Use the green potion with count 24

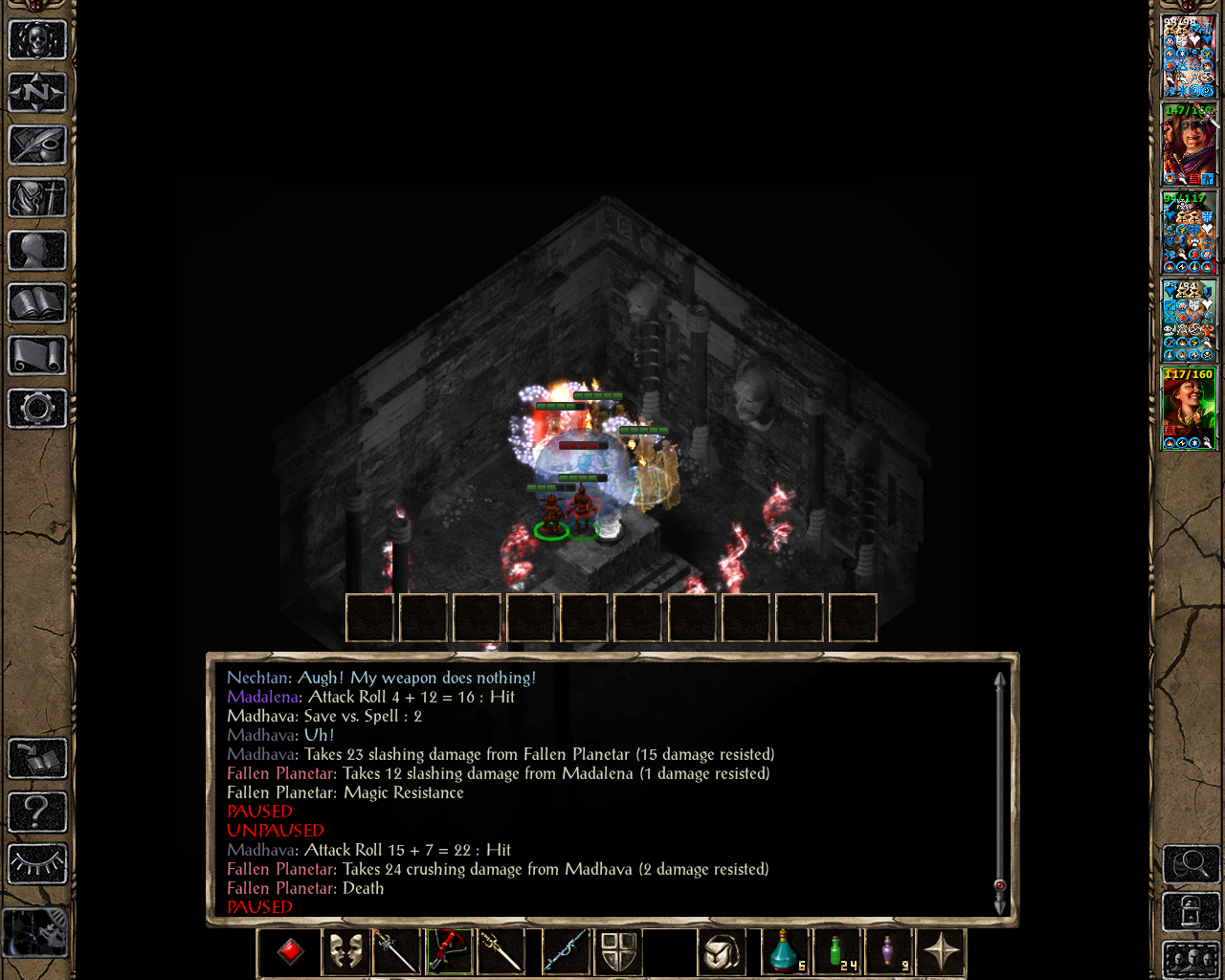839,951
